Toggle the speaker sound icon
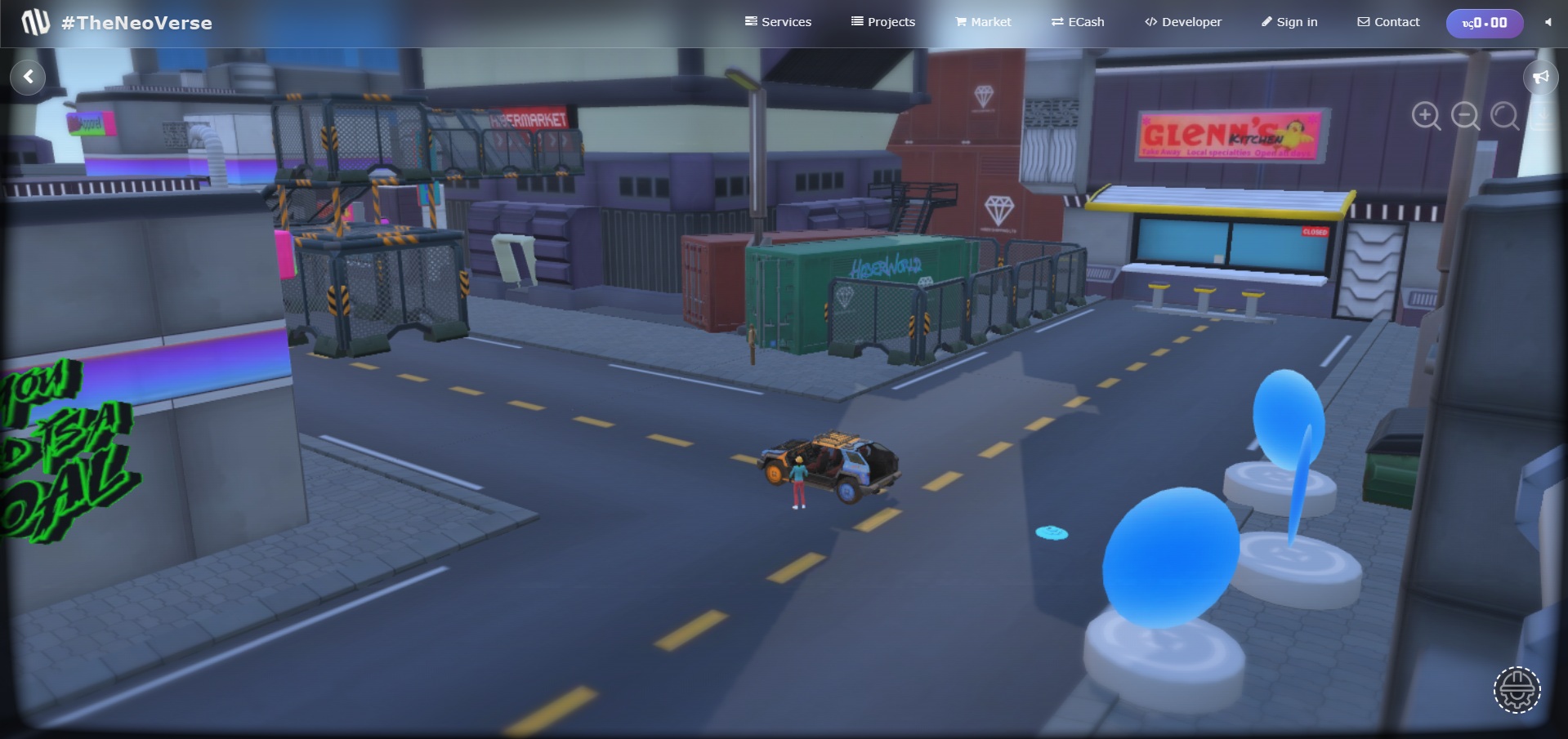The height and width of the screenshot is (739, 1568). pos(1548,22)
